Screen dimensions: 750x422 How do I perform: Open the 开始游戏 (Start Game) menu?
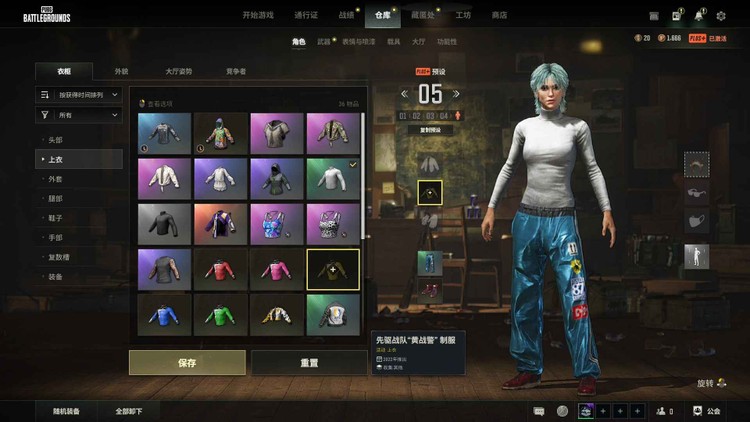[260, 15]
